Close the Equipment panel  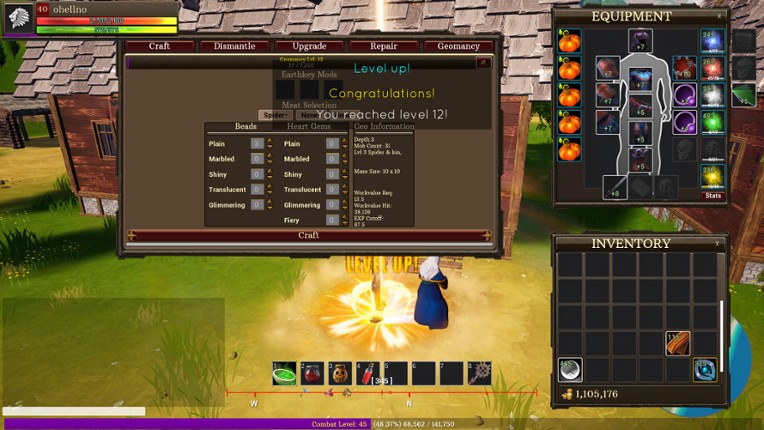tap(719, 17)
